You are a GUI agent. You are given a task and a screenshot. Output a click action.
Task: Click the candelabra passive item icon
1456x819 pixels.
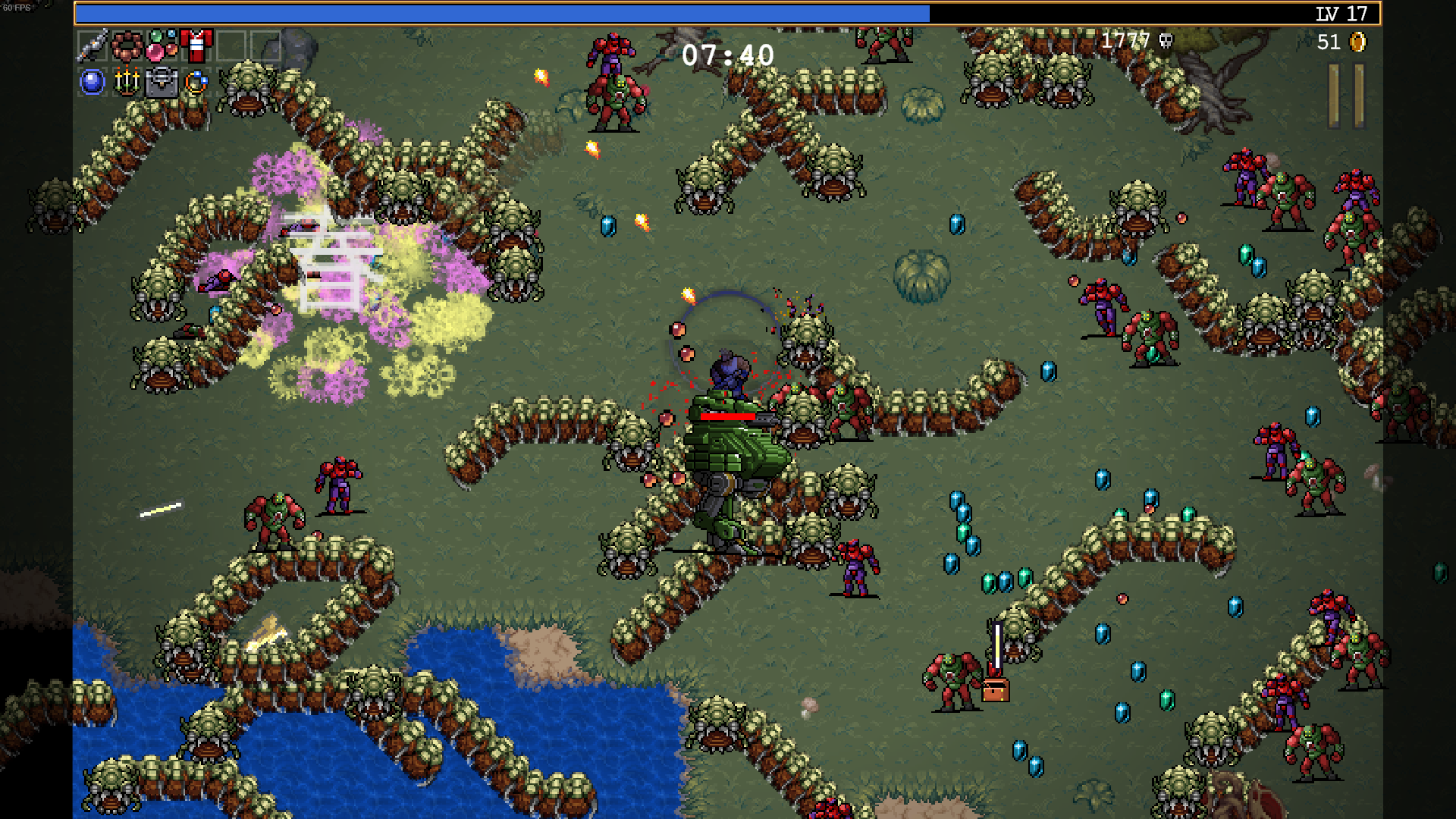tap(126, 82)
